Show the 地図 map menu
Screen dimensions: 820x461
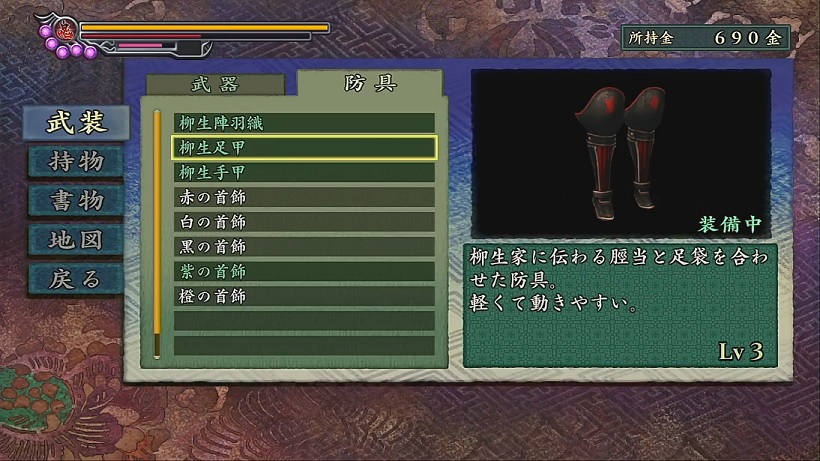pyautogui.click(x=77, y=239)
